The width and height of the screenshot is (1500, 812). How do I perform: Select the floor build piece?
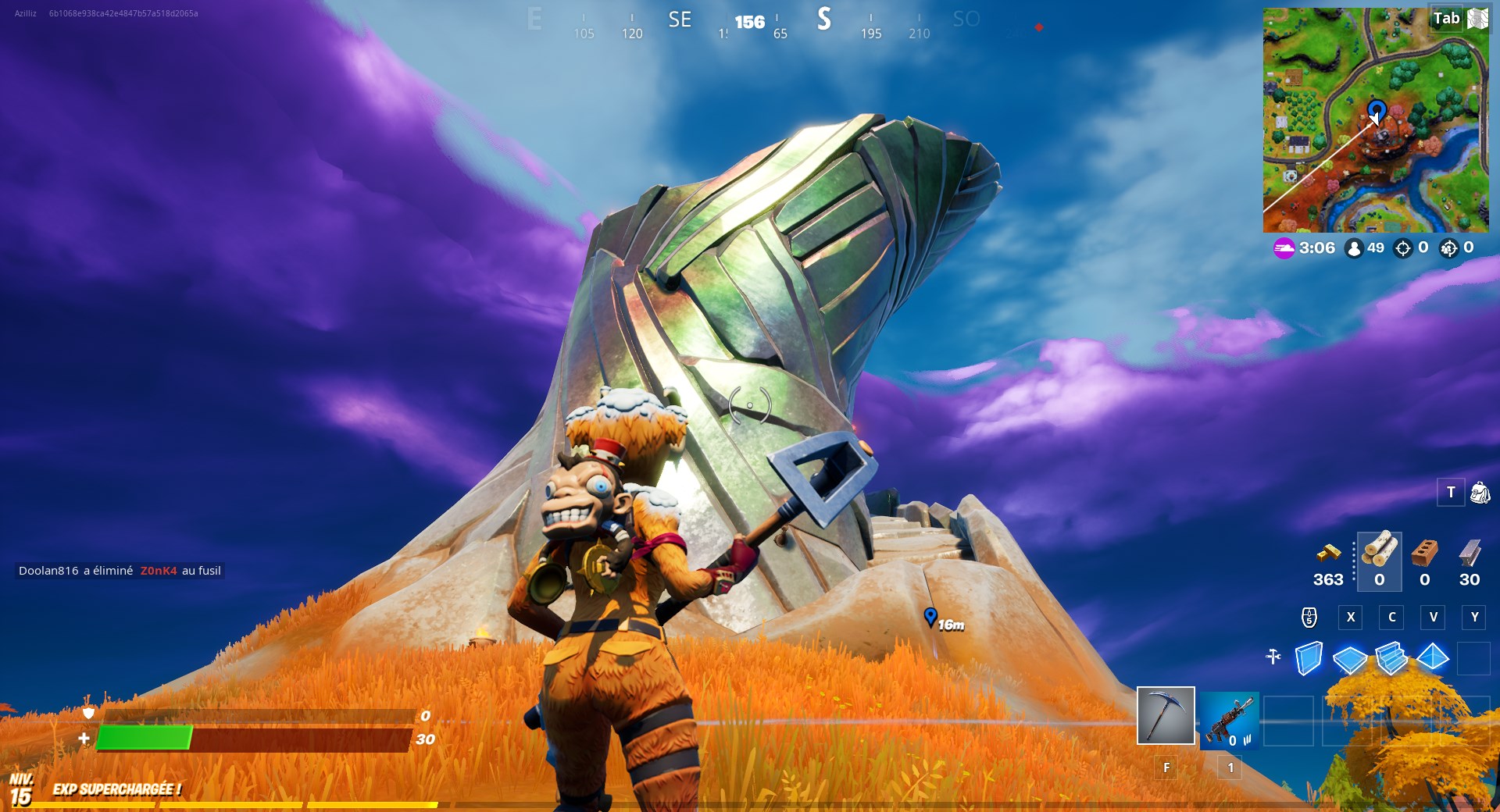(1349, 659)
